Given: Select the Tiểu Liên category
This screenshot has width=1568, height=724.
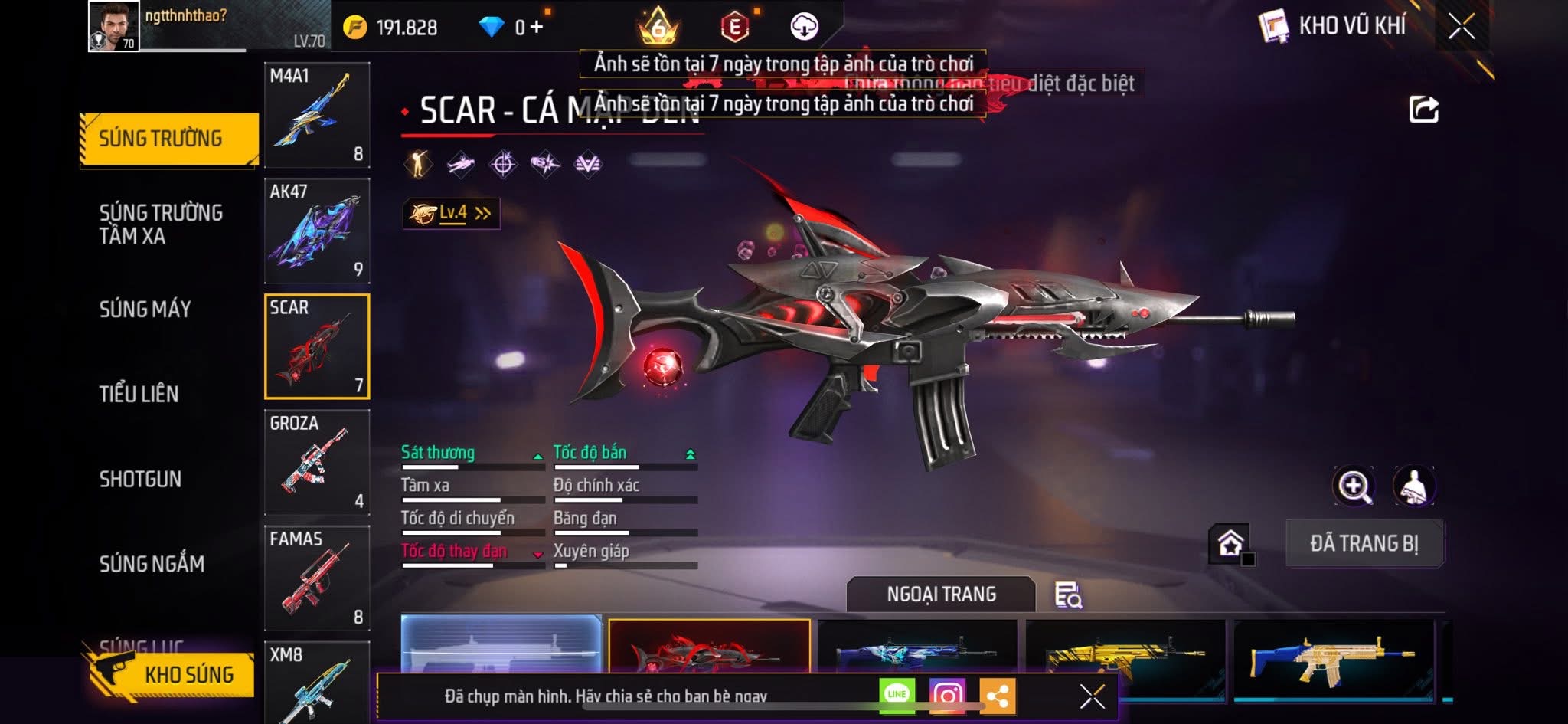Looking at the screenshot, I should tap(139, 394).
